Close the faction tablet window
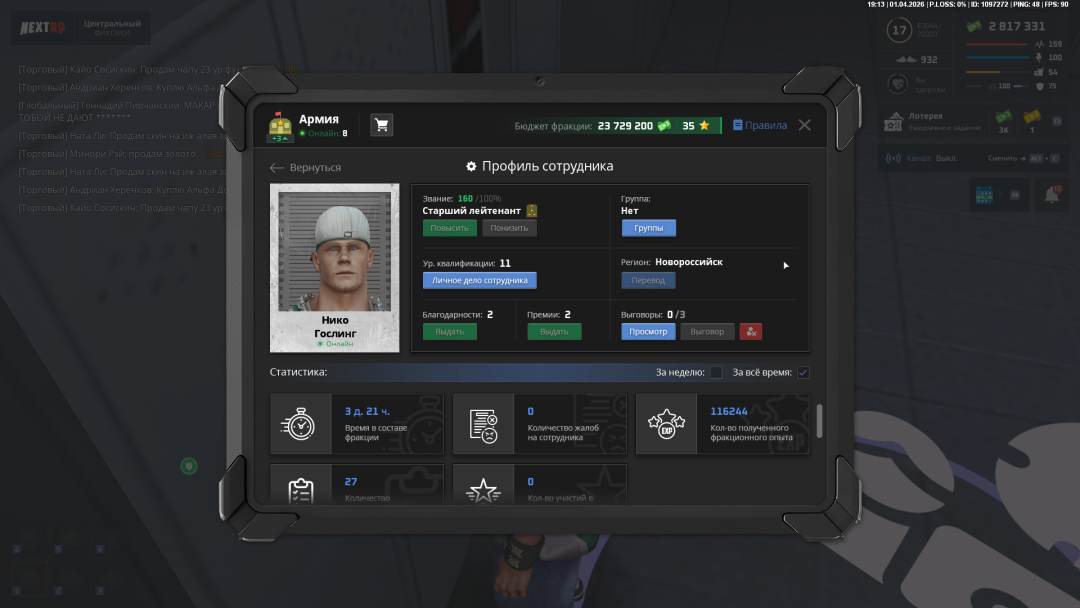This screenshot has width=1080, height=608. 804,125
